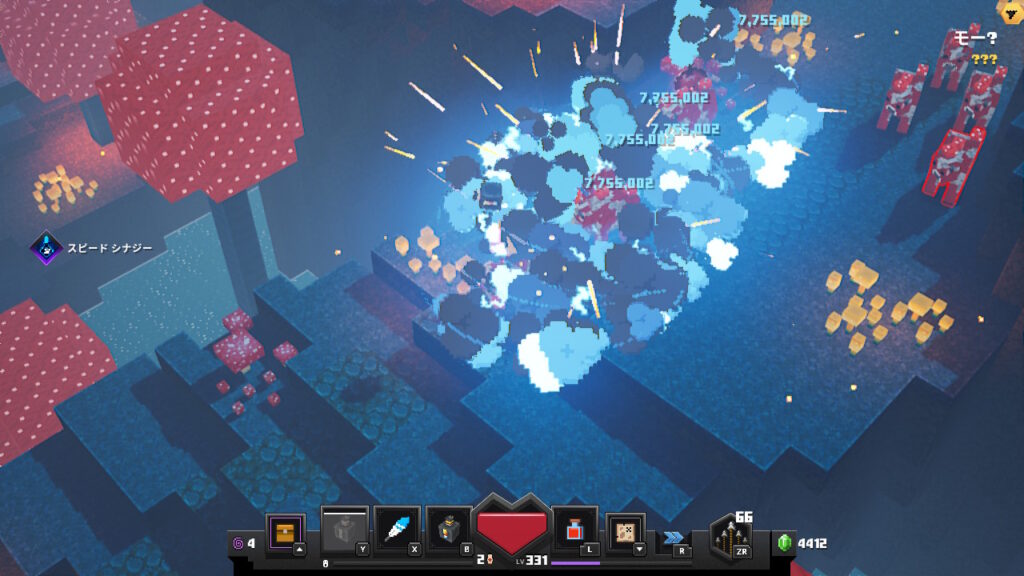Trigger the blue chevron dodge roll
This screenshot has height=576, width=1024.
(673, 537)
